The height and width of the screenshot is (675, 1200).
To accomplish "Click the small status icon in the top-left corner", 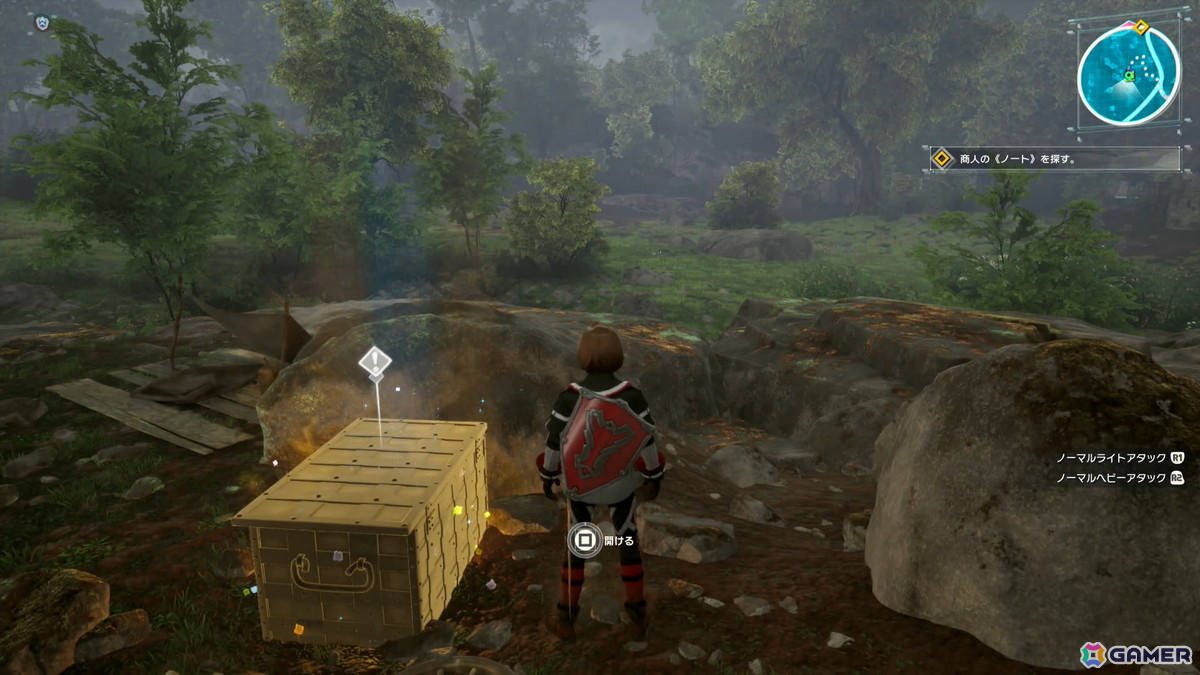I will point(41,21).
